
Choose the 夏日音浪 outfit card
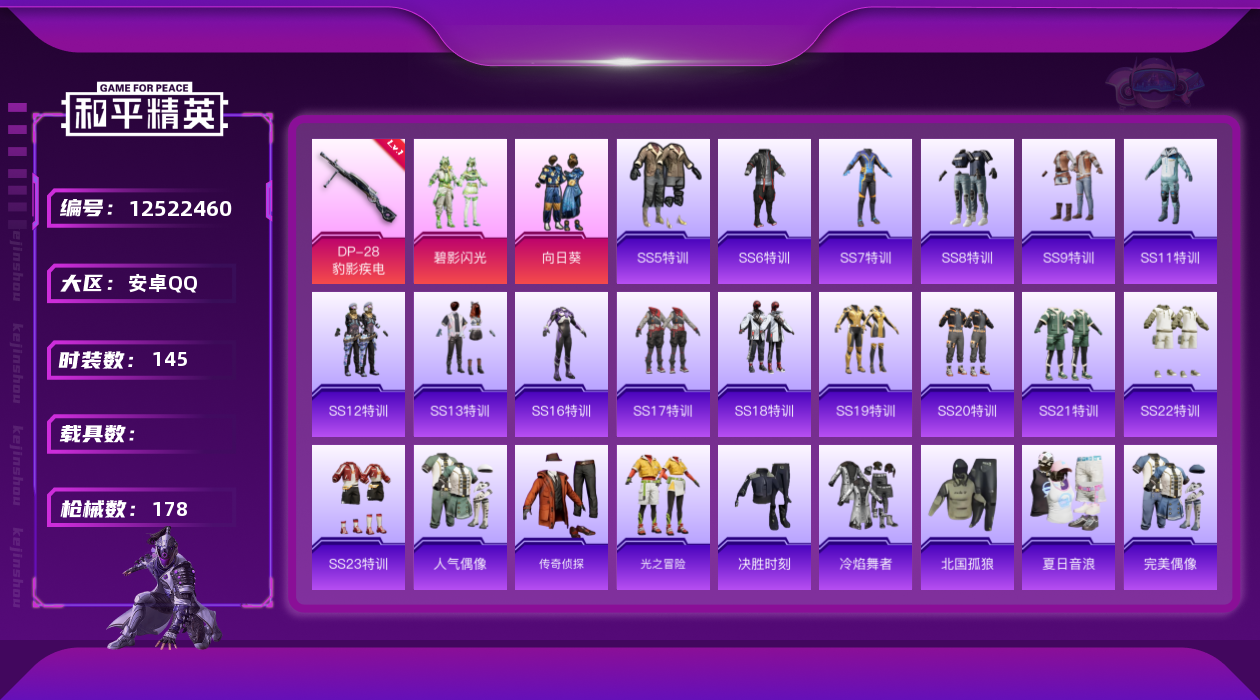click(x=1068, y=517)
